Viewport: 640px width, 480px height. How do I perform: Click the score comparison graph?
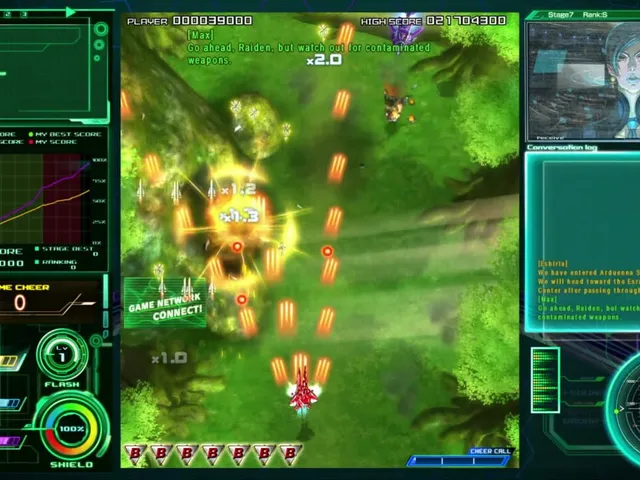click(x=50, y=196)
